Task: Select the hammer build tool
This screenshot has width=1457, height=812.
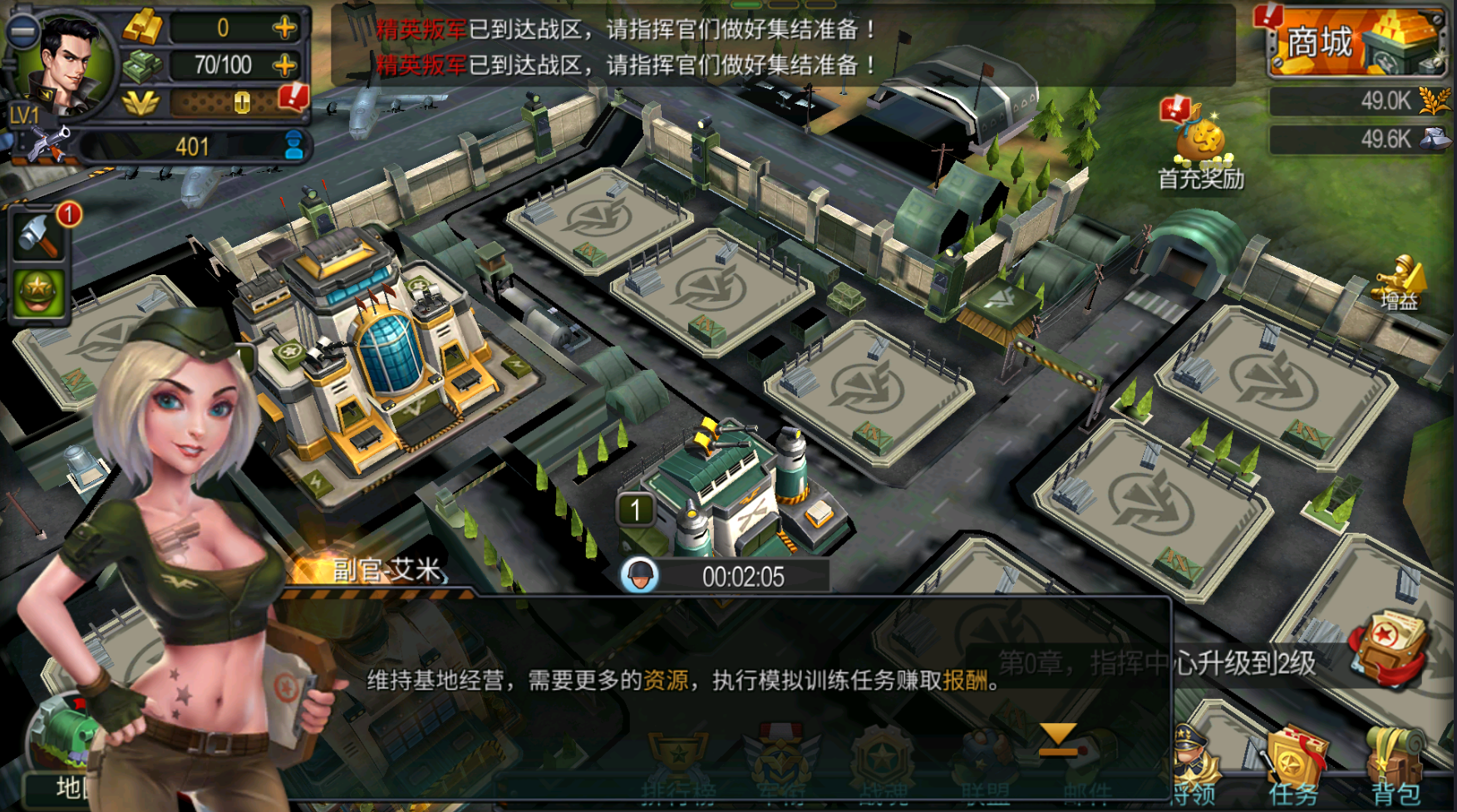Action: coord(38,235)
